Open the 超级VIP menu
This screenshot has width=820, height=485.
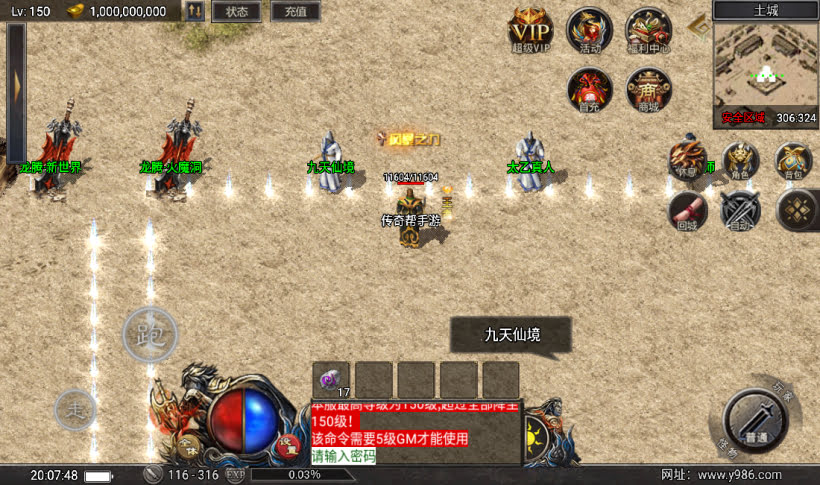click(x=531, y=30)
